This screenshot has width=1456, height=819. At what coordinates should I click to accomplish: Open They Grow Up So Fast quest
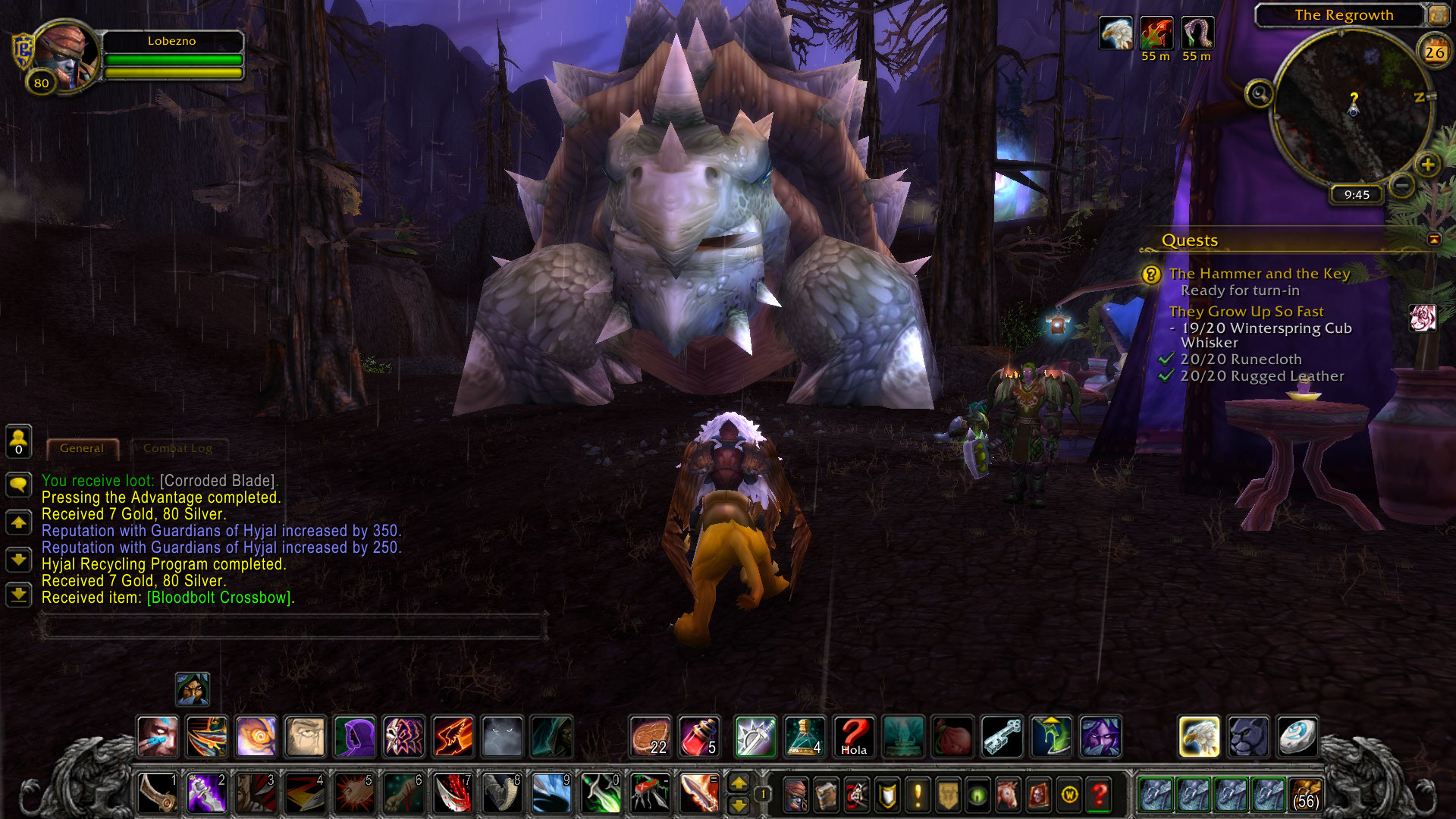pyautogui.click(x=1246, y=312)
